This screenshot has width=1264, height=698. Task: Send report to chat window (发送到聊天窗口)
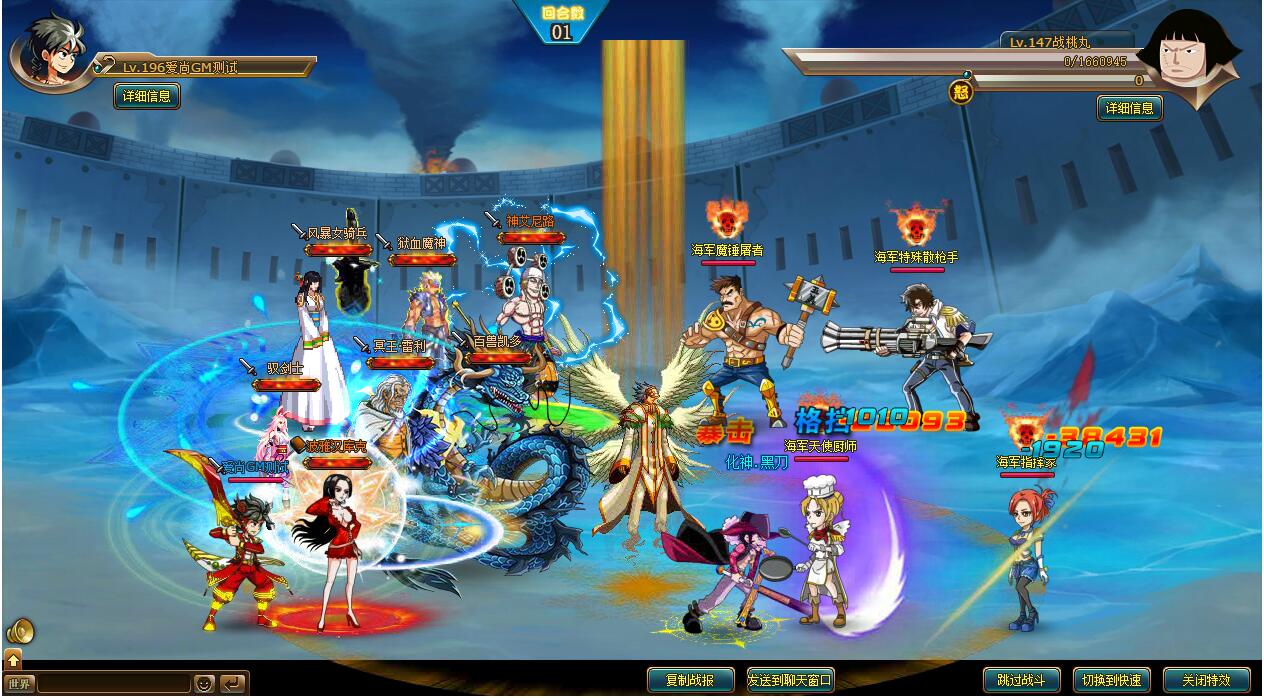pyautogui.click(x=790, y=680)
